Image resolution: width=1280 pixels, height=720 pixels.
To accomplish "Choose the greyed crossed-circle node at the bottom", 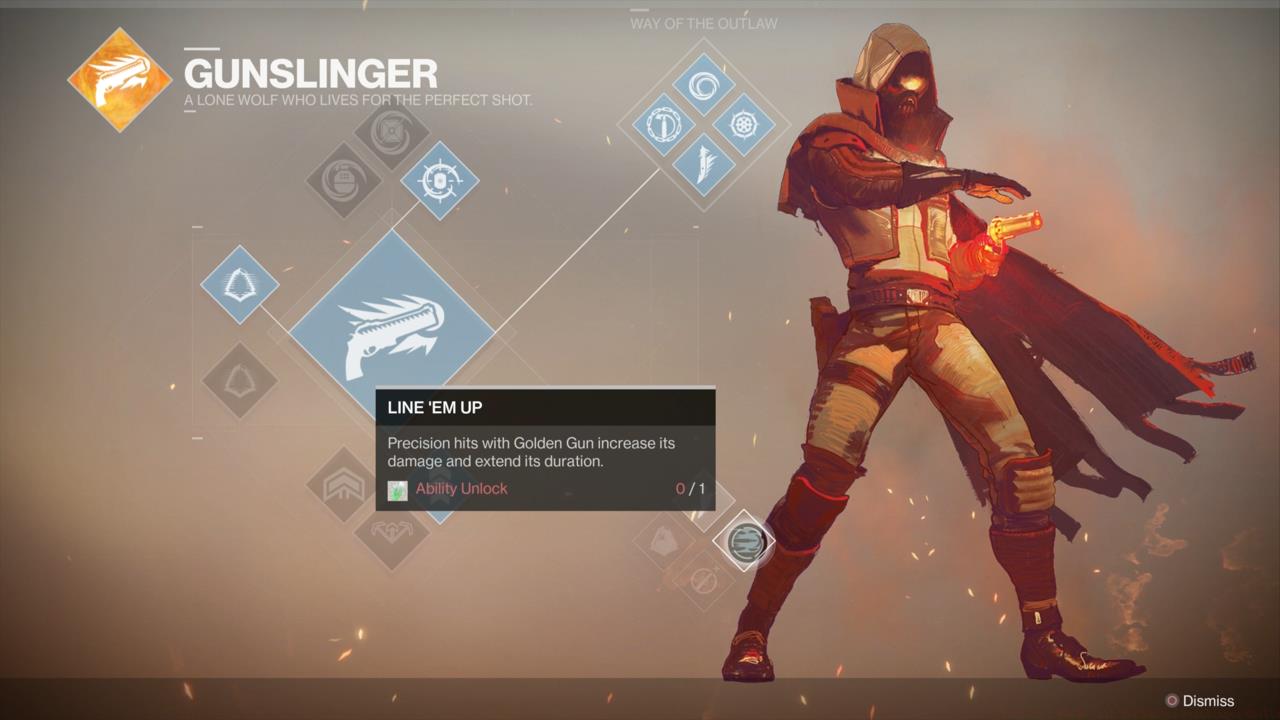I will coord(705,579).
